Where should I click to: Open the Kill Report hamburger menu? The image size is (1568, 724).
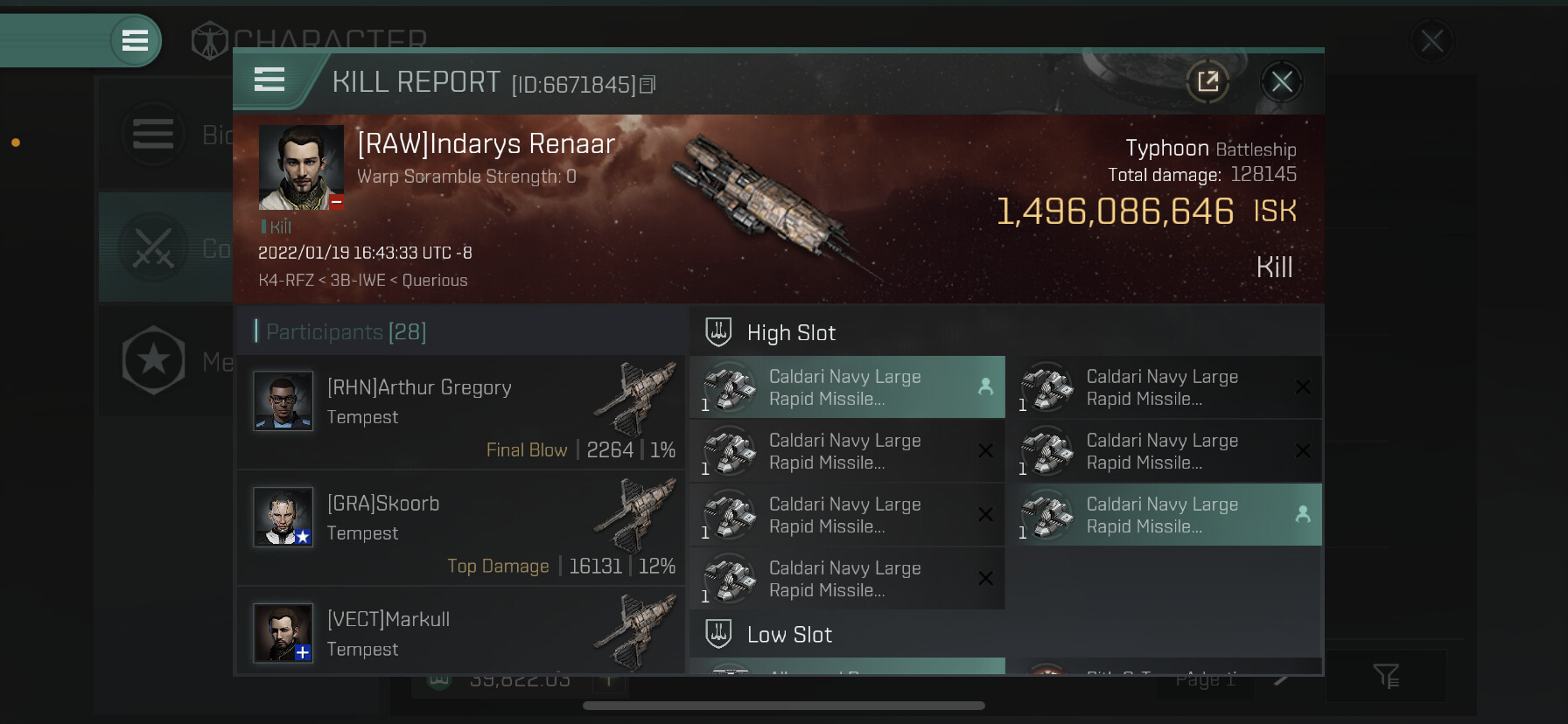269,80
